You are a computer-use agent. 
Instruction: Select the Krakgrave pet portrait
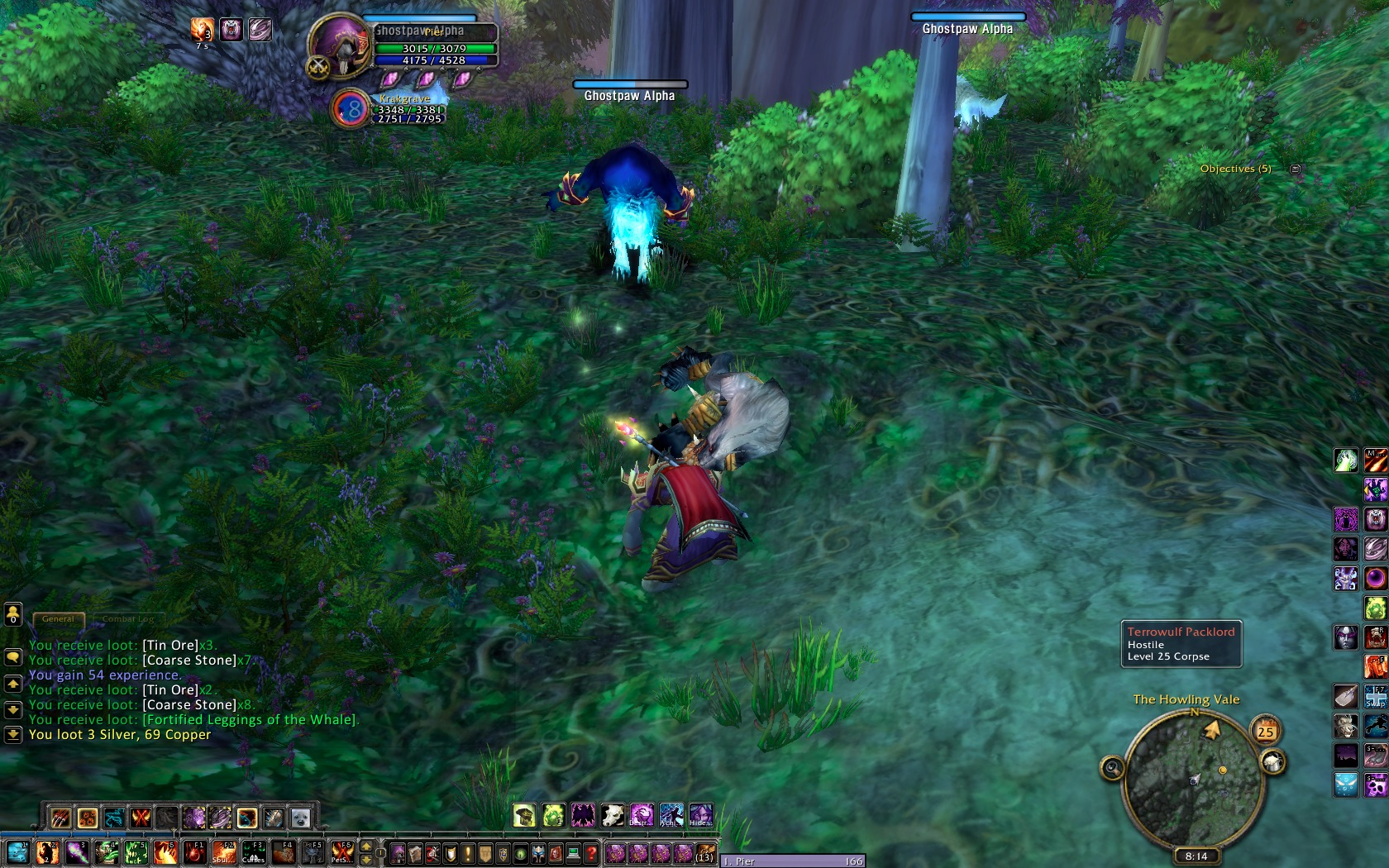click(x=351, y=109)
